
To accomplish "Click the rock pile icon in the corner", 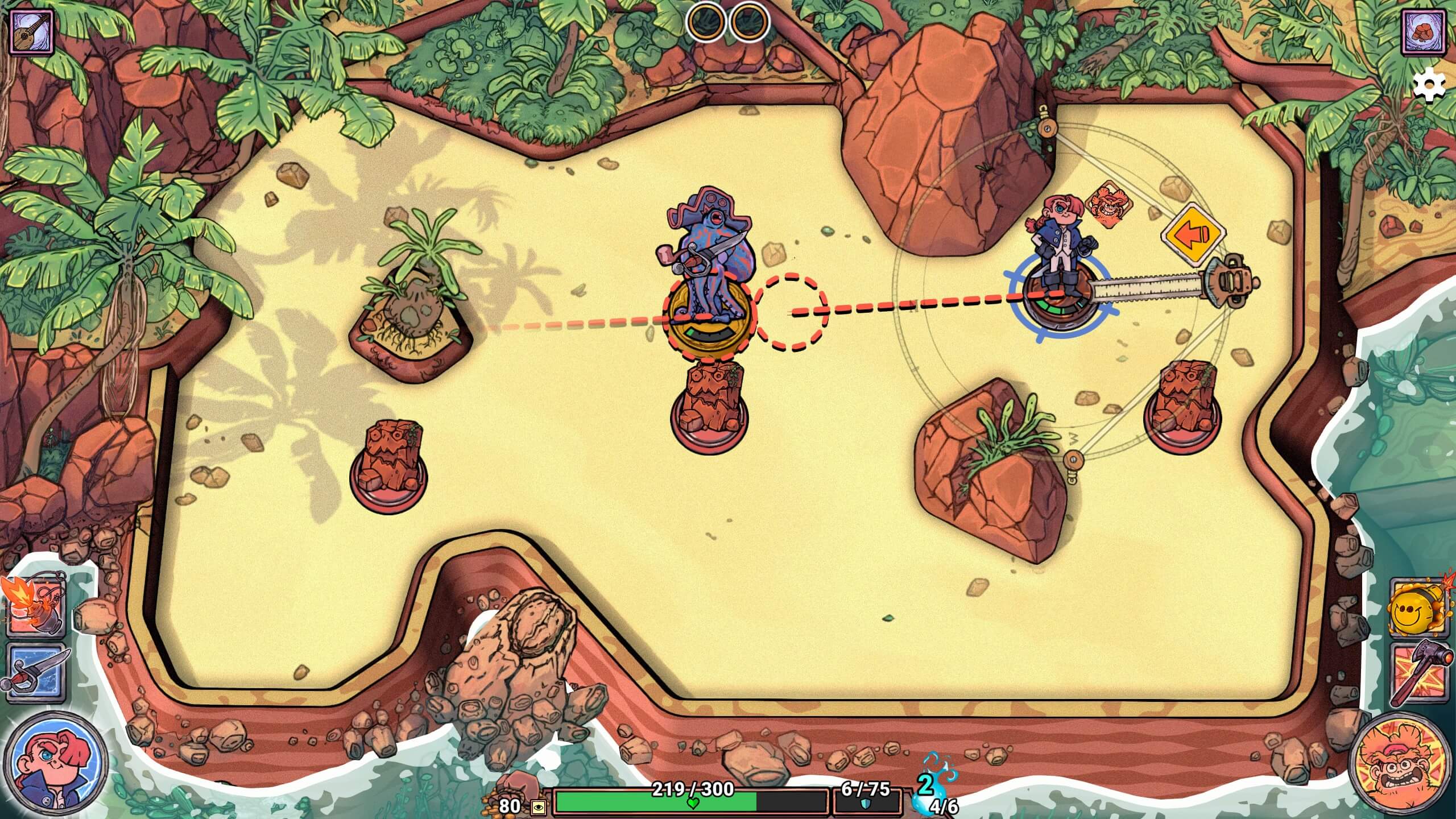I will click(x=1424, y=33).
